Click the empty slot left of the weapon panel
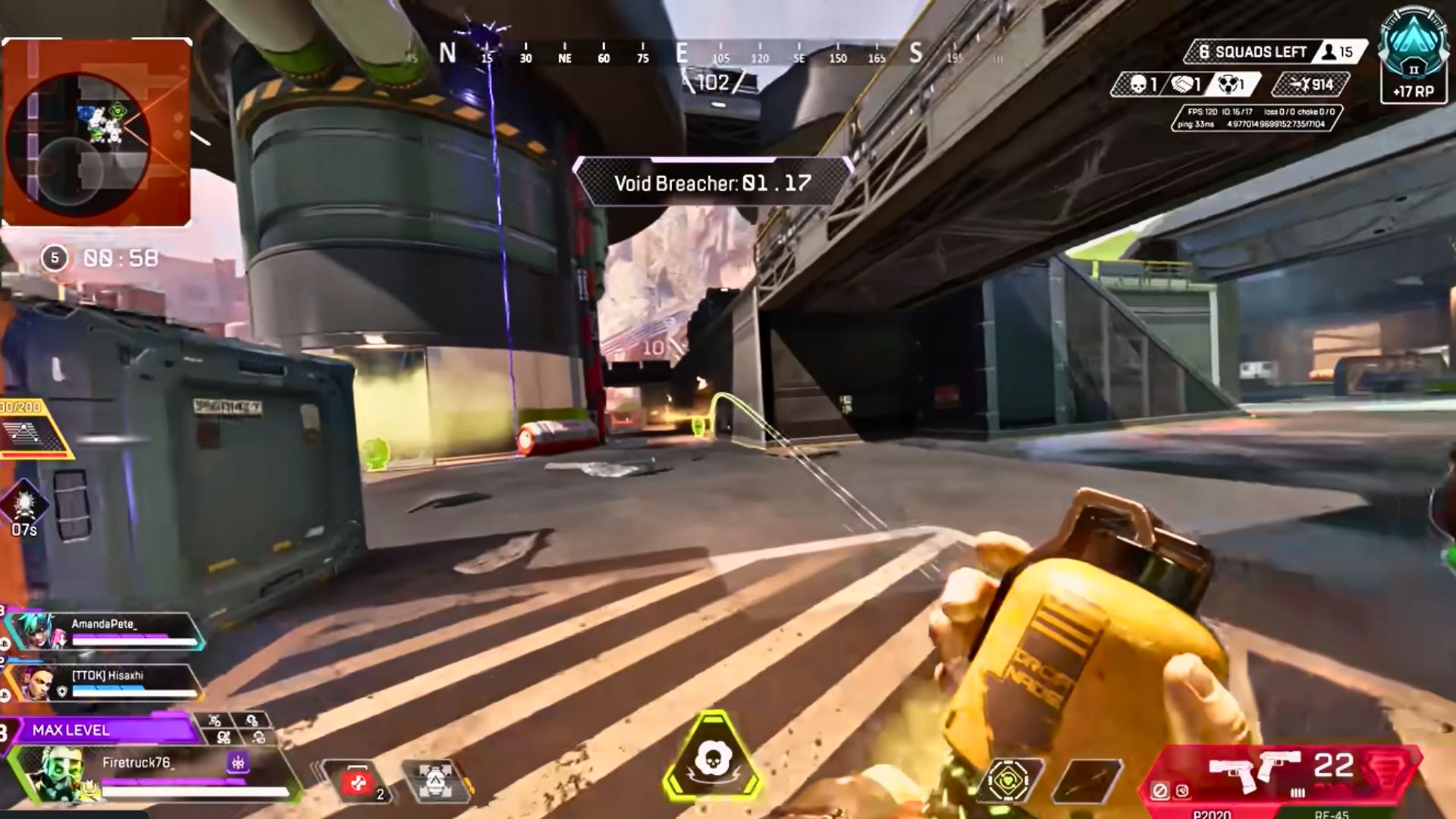The width and height of the screenshot is (1456, 819). 1087,780
